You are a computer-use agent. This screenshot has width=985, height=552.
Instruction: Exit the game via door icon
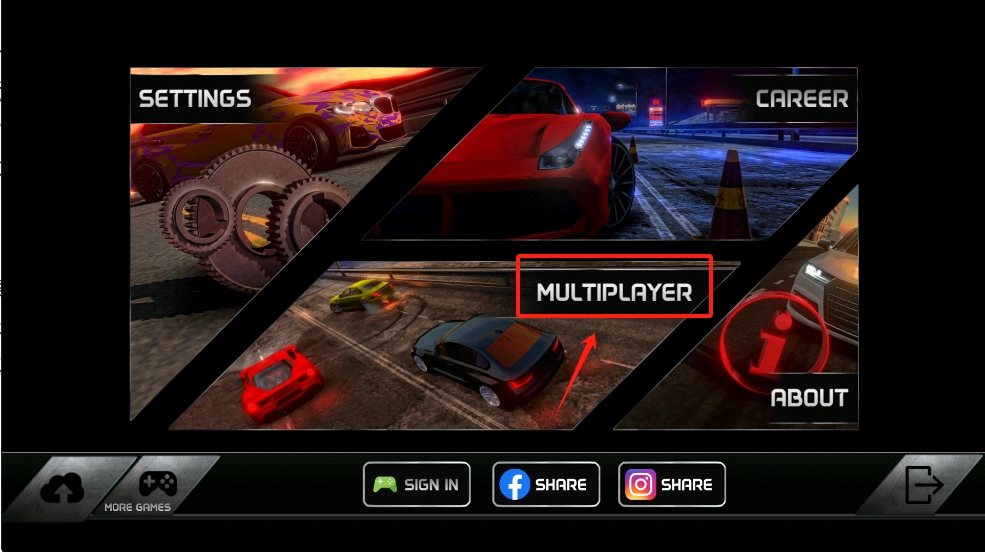(923, 485)
